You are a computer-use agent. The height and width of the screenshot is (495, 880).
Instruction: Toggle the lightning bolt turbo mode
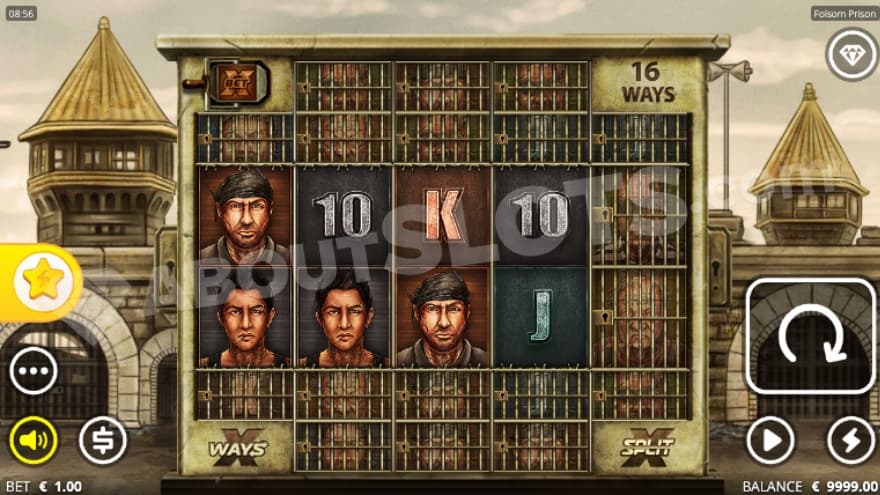851,440
